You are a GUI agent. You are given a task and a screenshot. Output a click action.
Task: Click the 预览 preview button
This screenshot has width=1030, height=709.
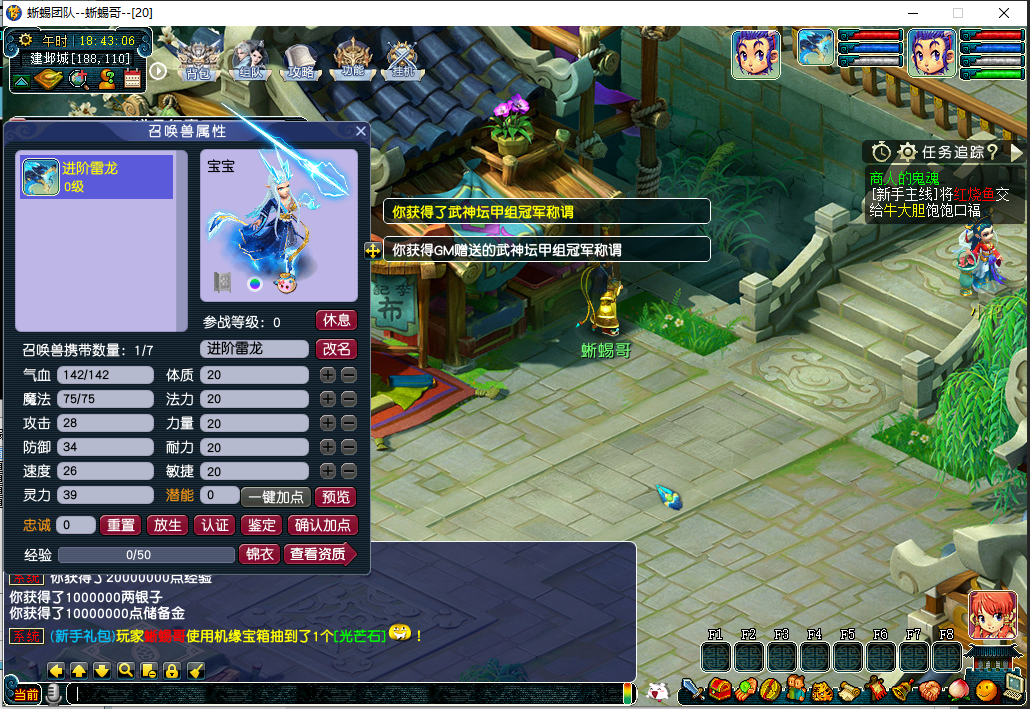point(336,497)
